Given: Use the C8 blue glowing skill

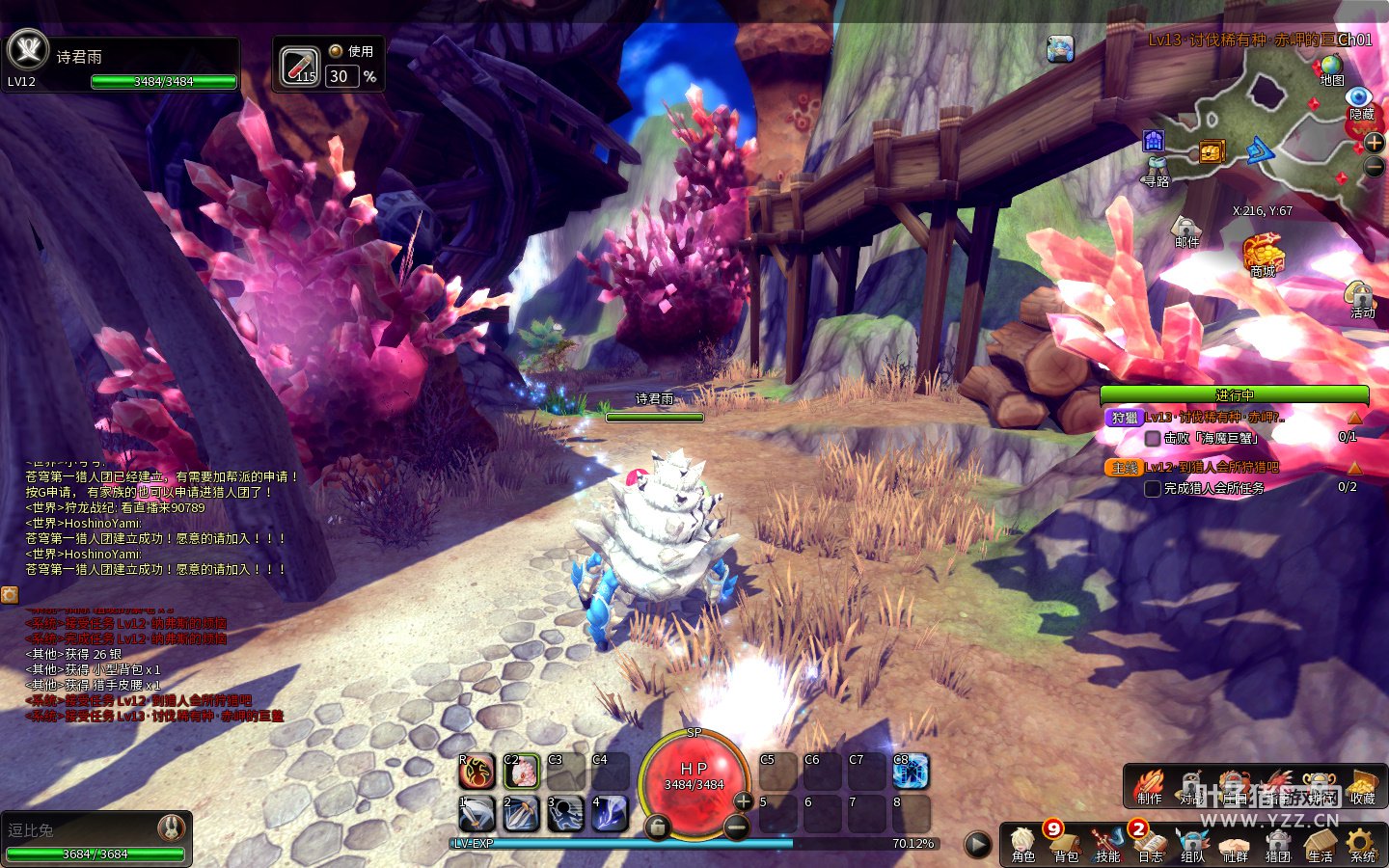Looking at the screenshot, I should click(911, 771).
